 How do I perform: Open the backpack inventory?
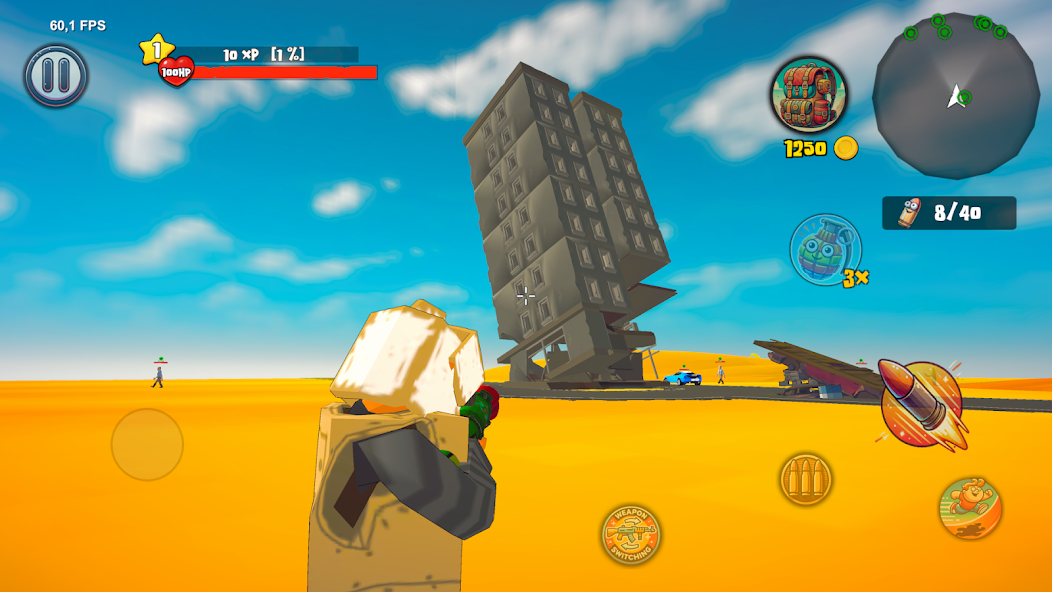808,95
